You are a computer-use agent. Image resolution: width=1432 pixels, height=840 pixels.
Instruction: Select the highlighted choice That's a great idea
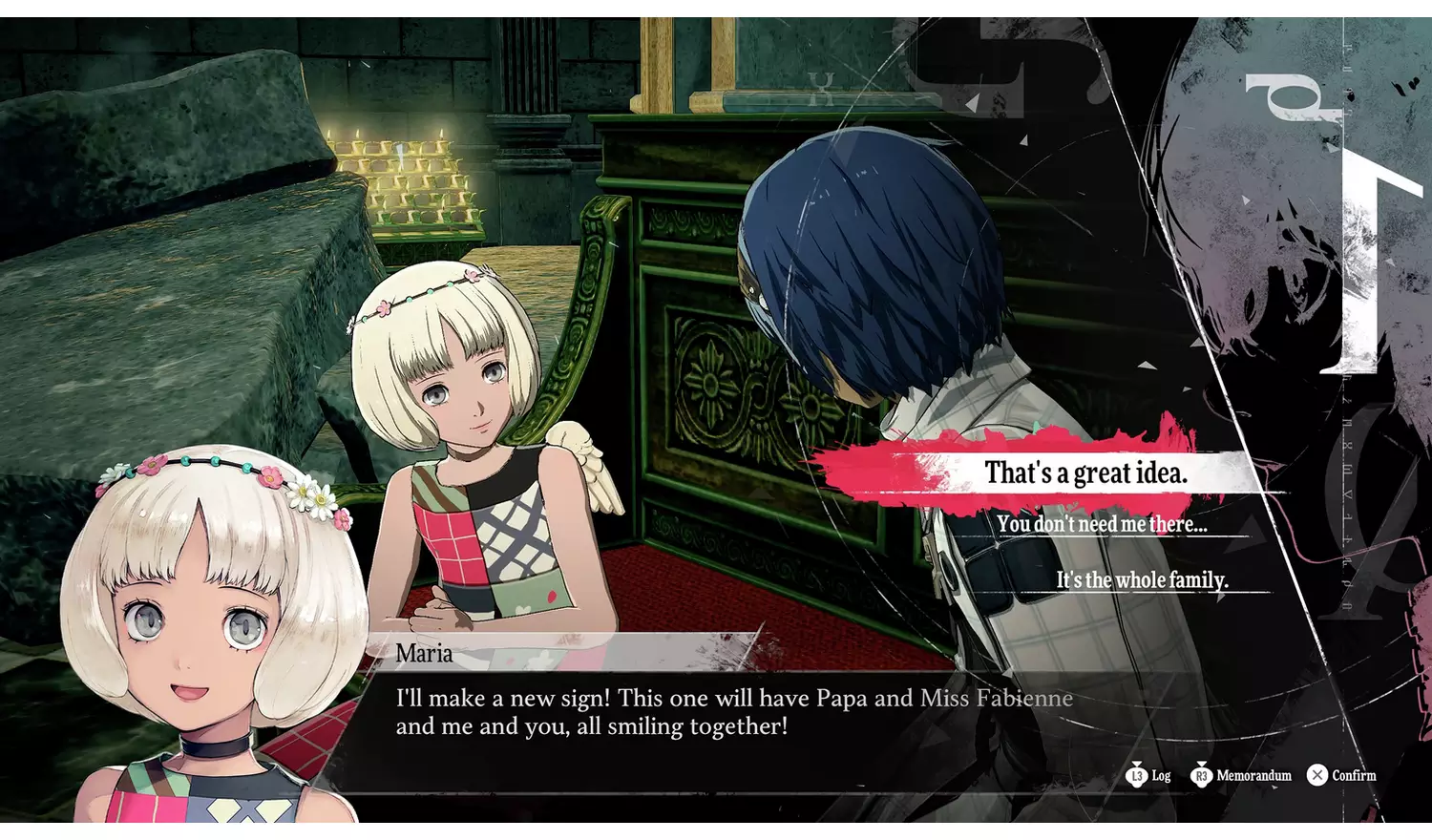(x=1085, y=472)
